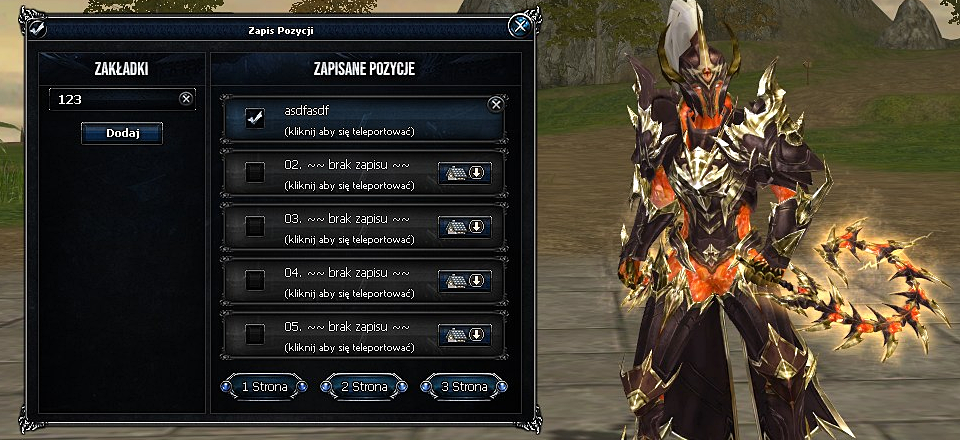Save current position to slot 04
This screenshot has height=440, width=960.
pyautogui.click(x=465, y=281)
